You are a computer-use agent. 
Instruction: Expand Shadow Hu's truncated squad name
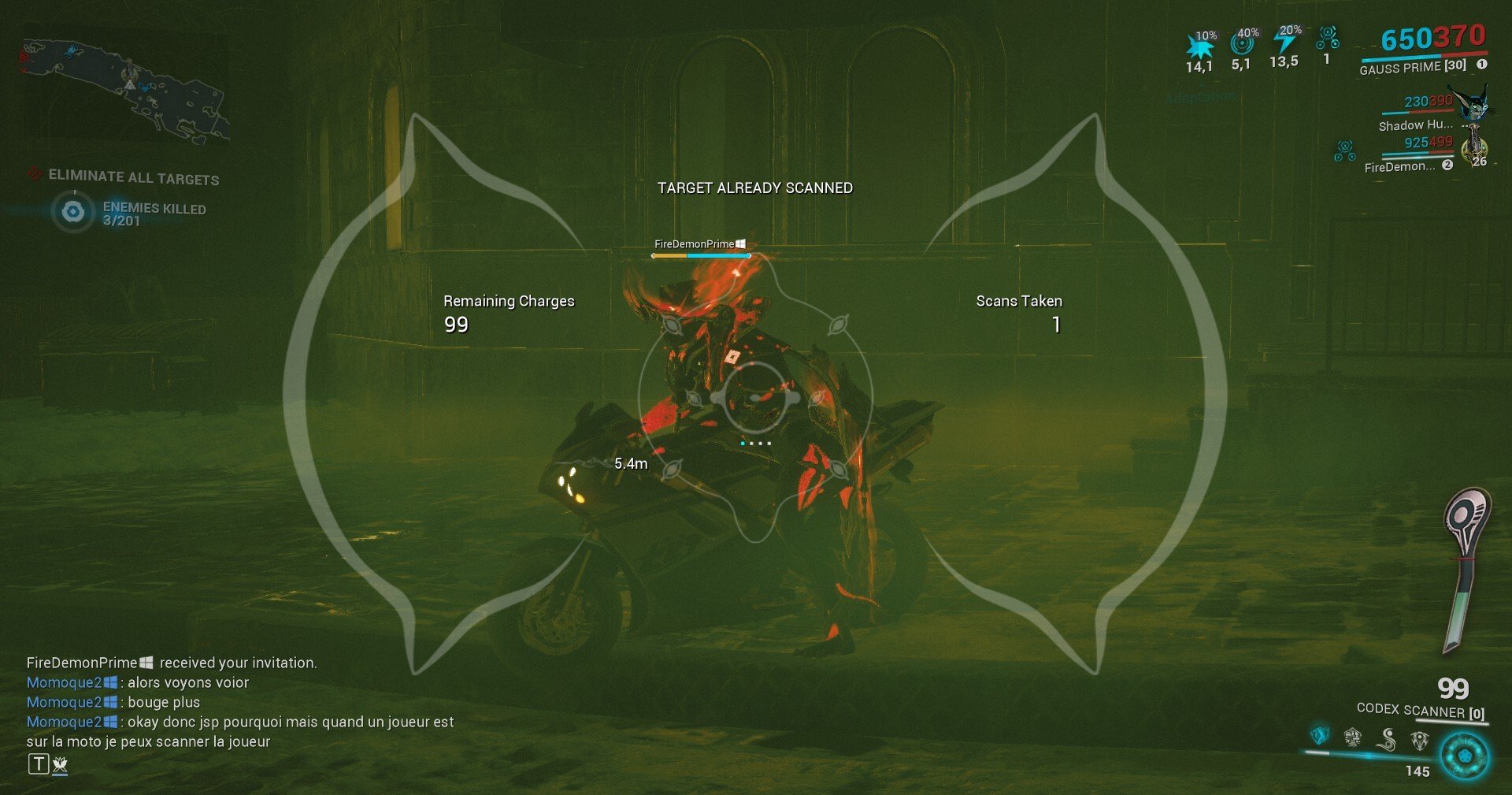point(1417,126)
